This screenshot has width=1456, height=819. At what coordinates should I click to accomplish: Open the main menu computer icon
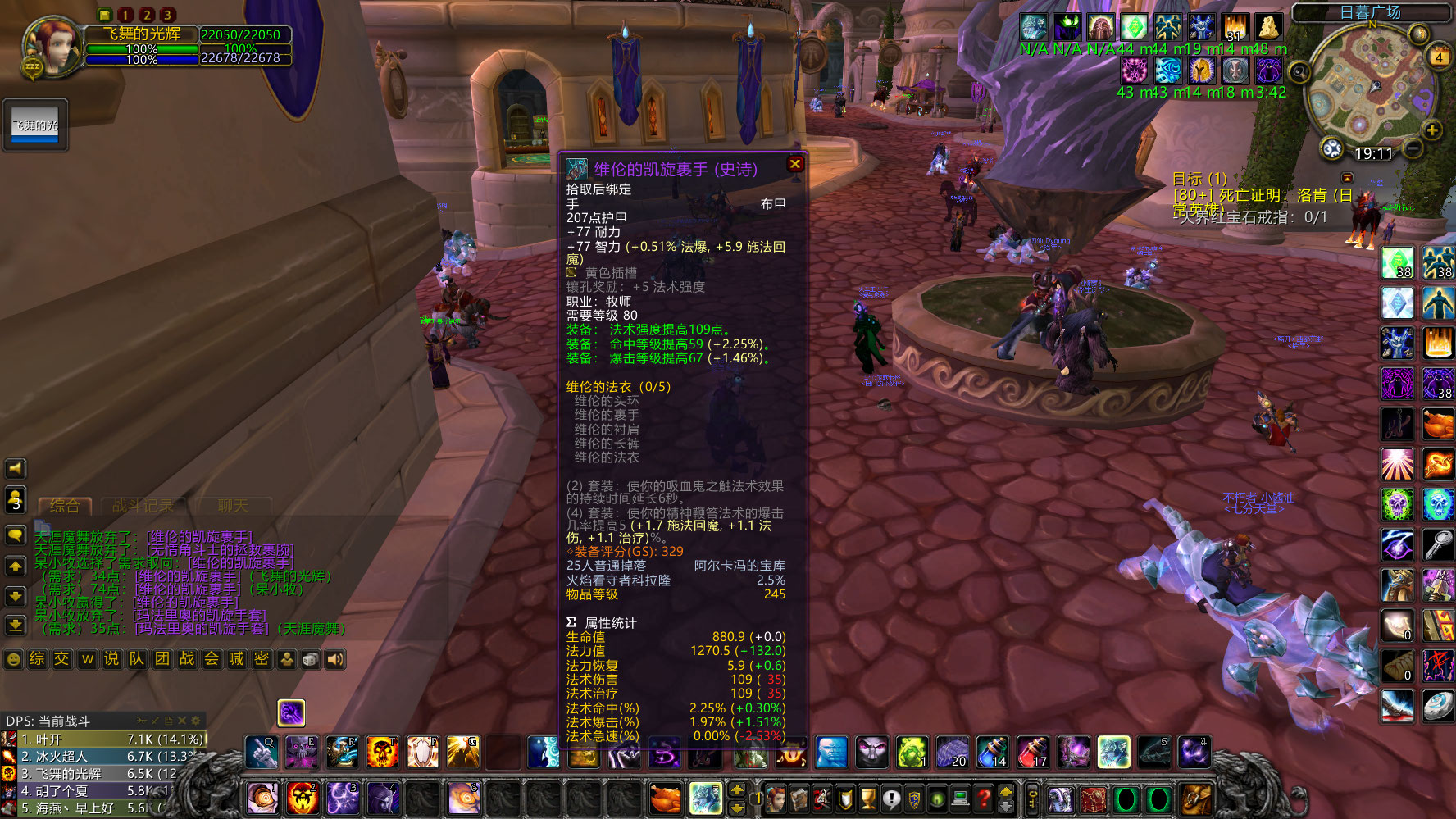pyautogui.click(x=959, y=799)
